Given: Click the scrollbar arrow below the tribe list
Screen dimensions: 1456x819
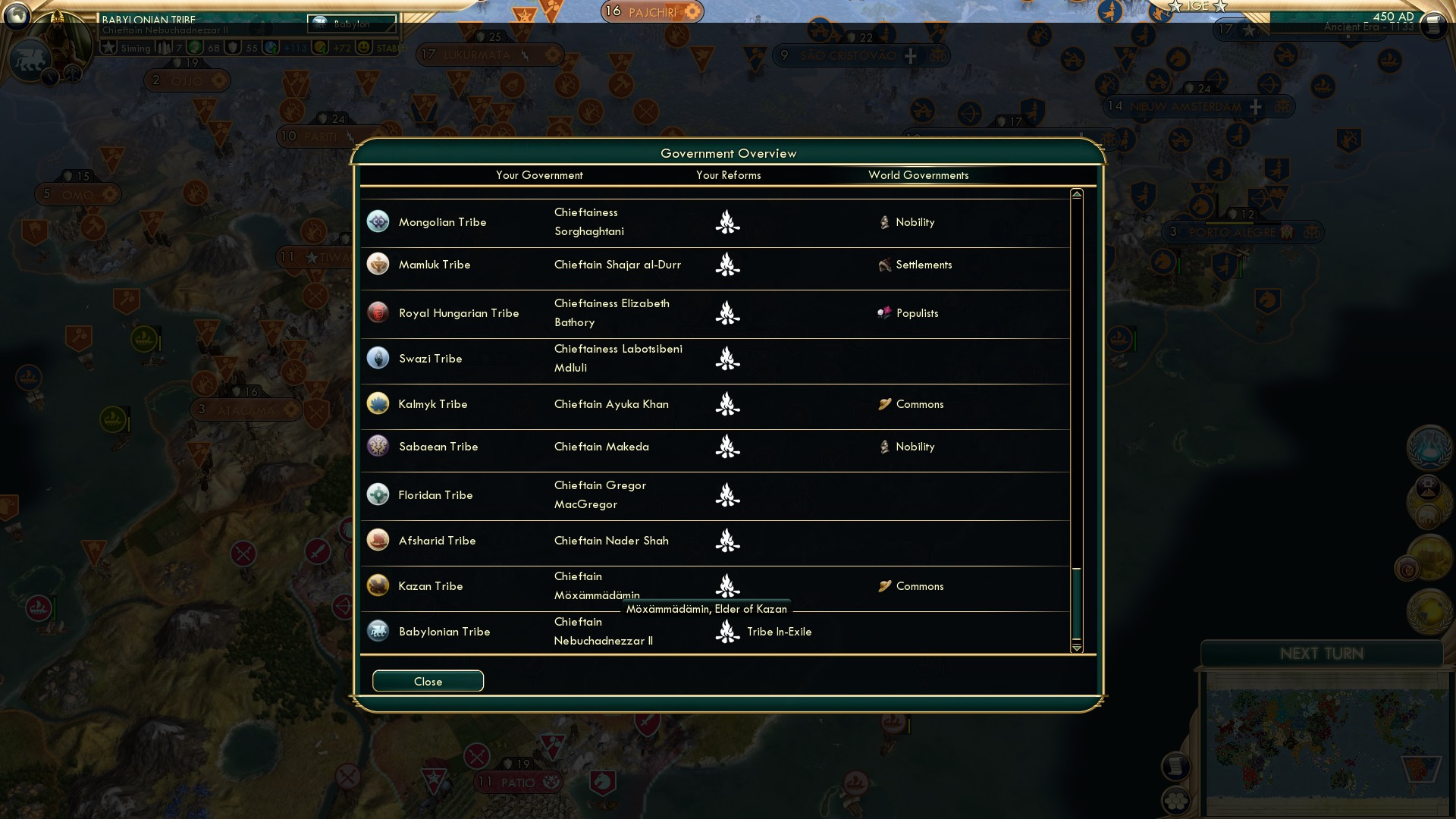Looking at the screenshot, I should pos(1076,648).
